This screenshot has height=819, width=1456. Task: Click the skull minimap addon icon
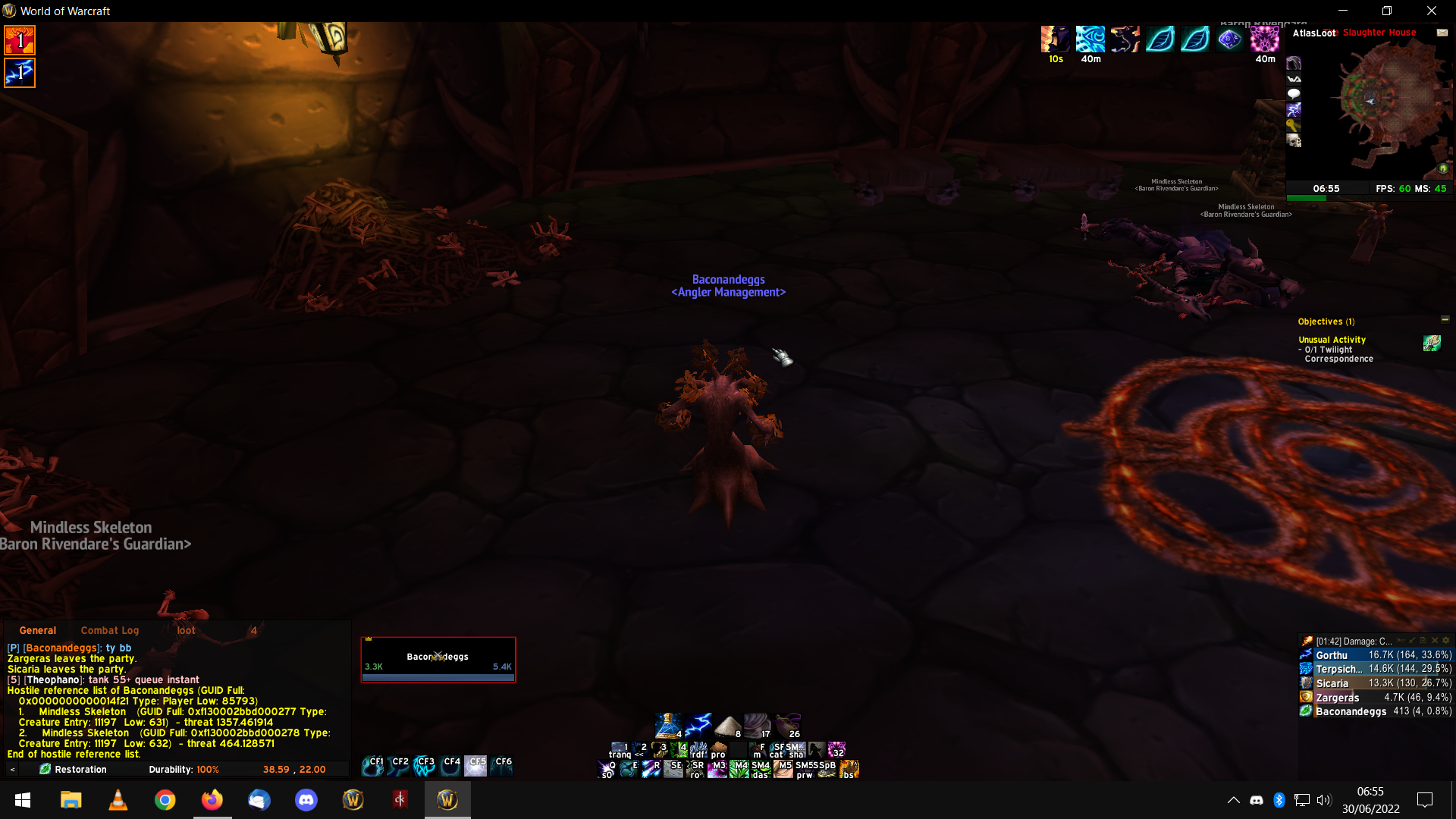(x=1294, y=141)
